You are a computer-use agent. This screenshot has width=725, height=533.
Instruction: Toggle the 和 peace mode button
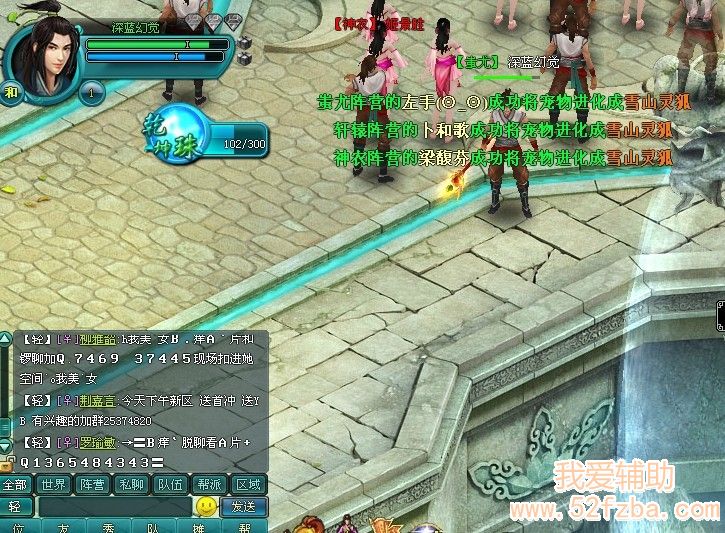pyautogui.click(x=11, y=93)
